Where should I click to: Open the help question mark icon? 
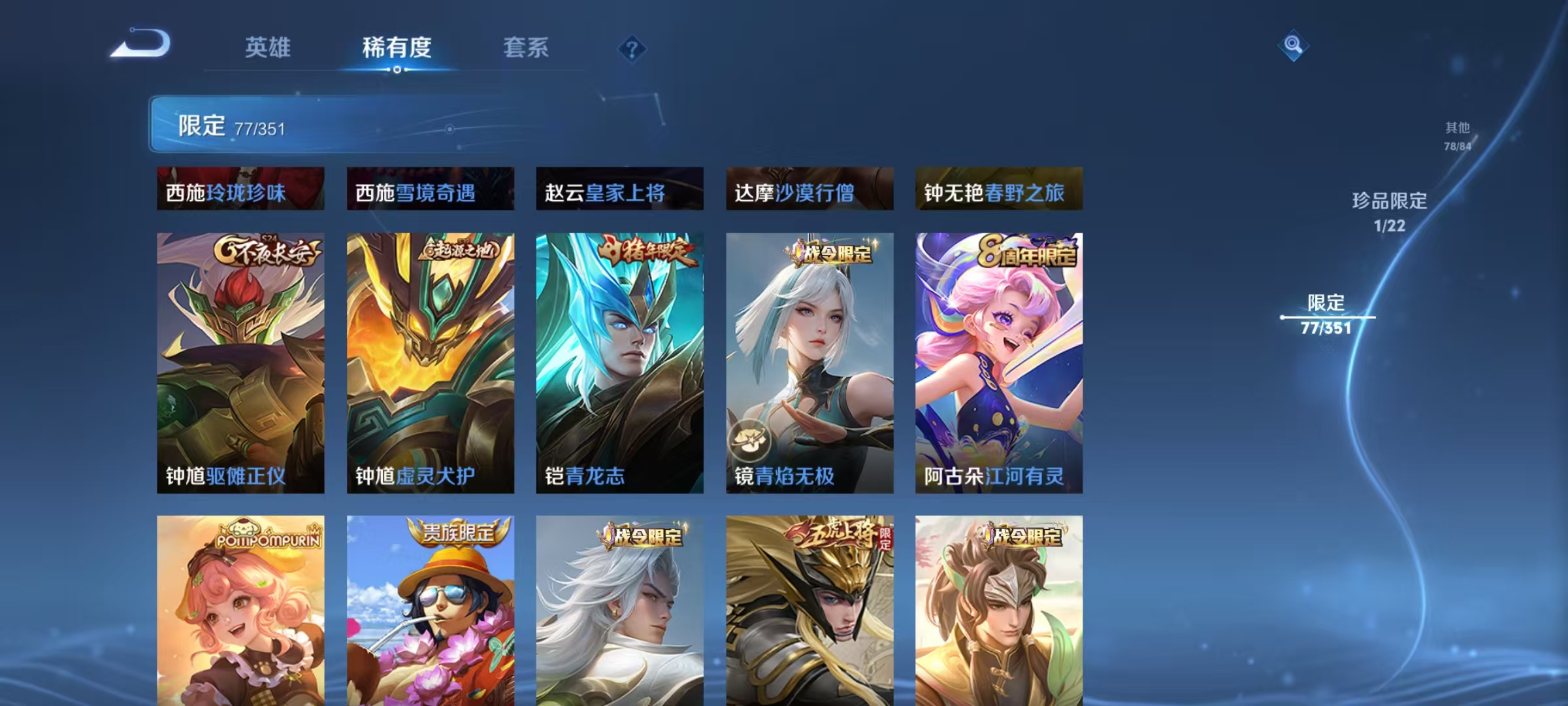631,48
